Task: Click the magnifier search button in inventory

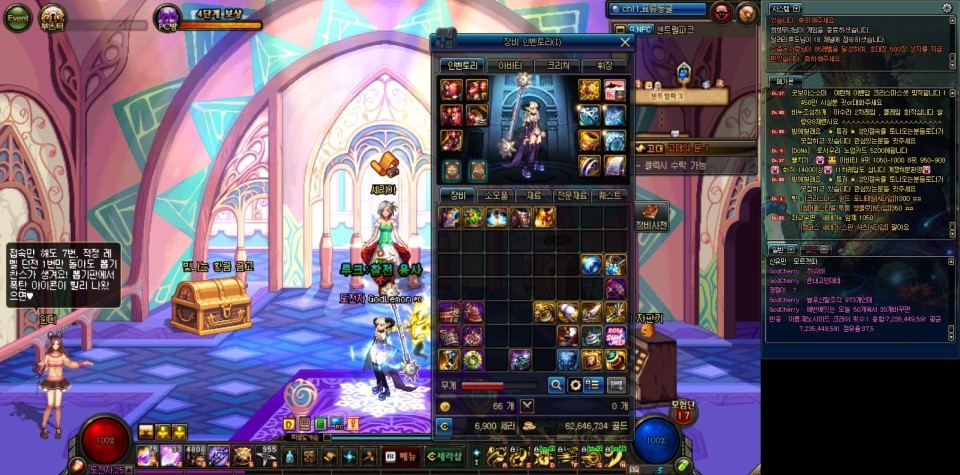Action: (x=556, y=385)
